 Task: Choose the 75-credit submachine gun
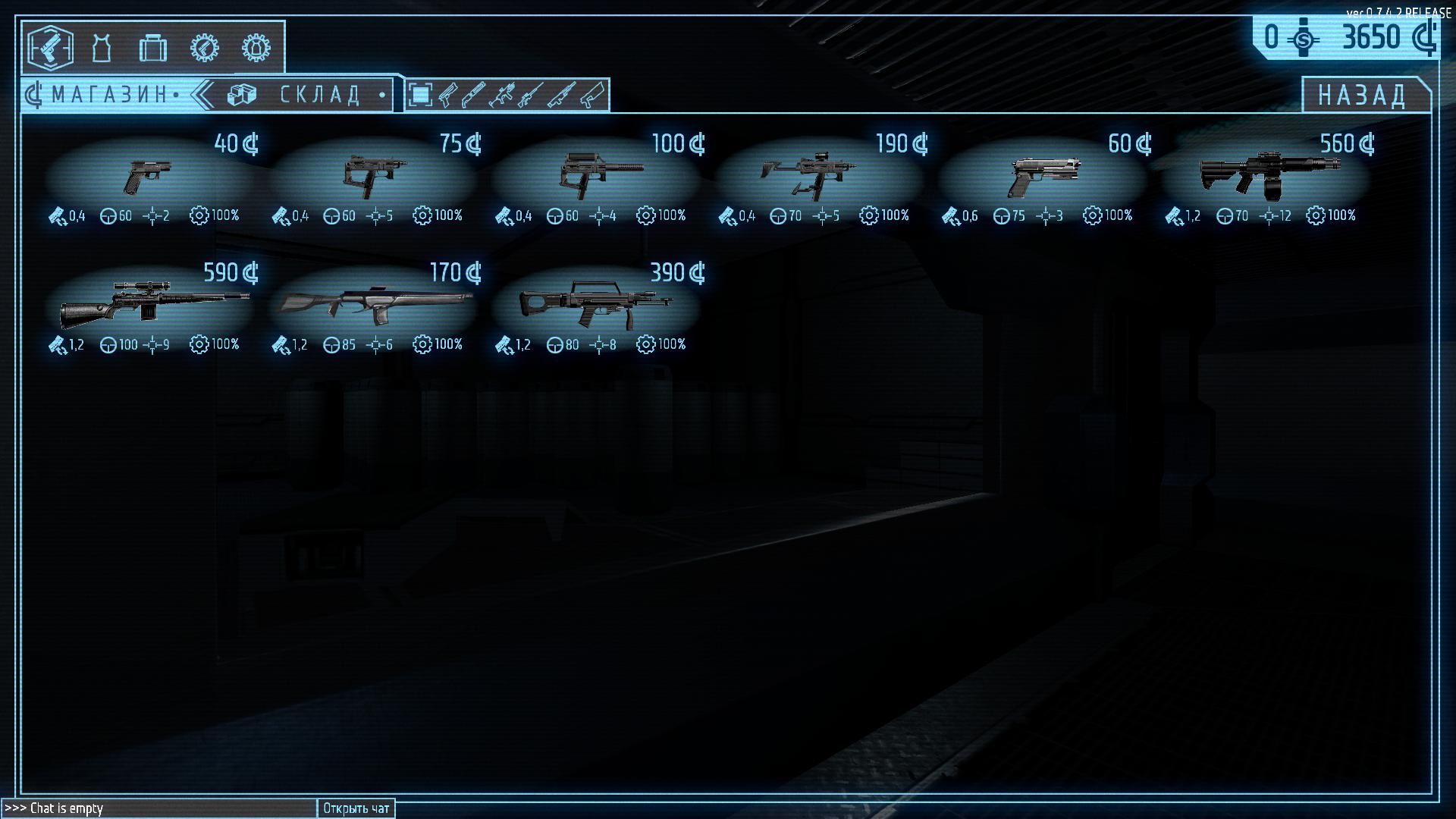point(372,177)
